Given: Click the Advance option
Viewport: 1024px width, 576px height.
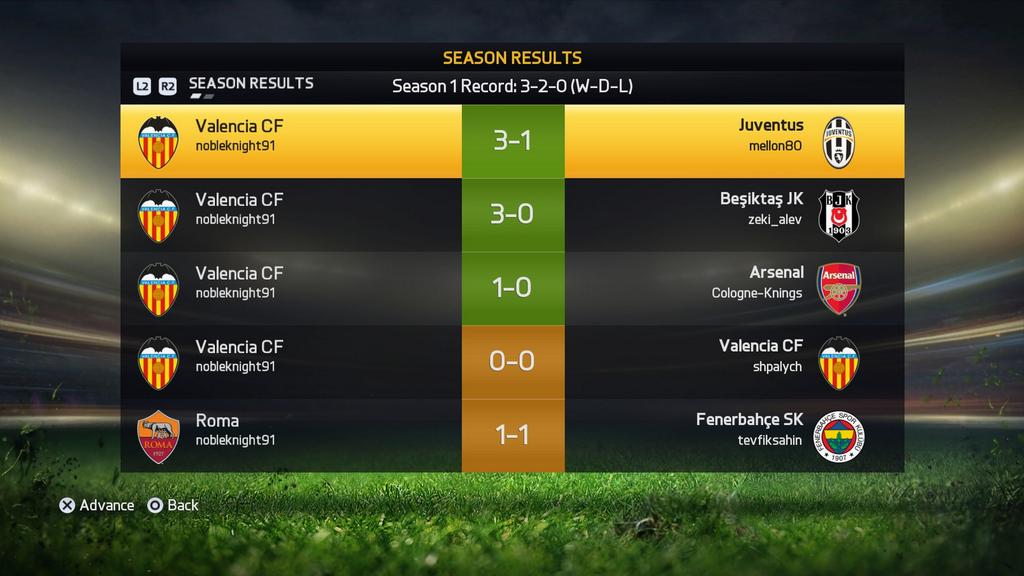Looking at the screenshot, I should coord(97,505).
